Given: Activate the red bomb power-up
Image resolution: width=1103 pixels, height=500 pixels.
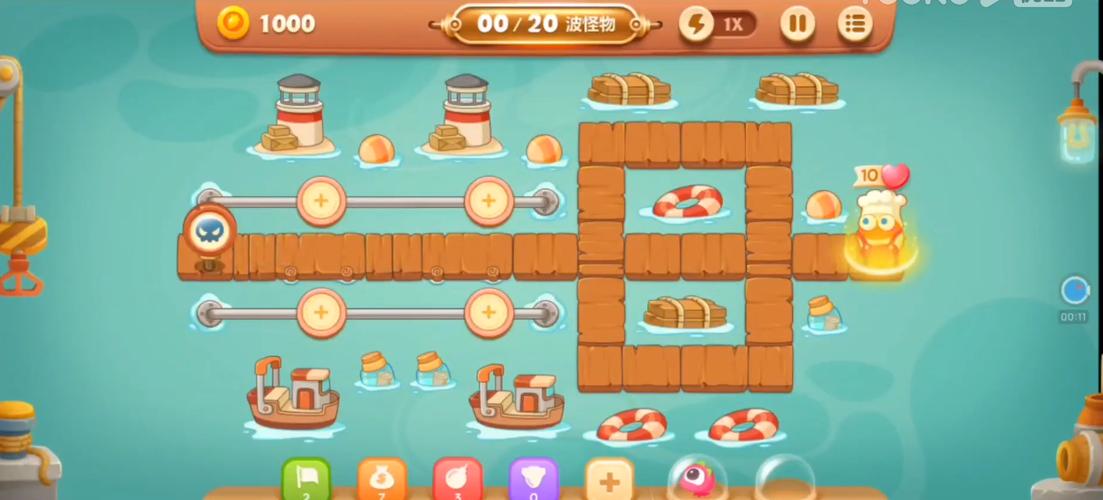Looking at the screenshot, I should click(x=457, y=480).
